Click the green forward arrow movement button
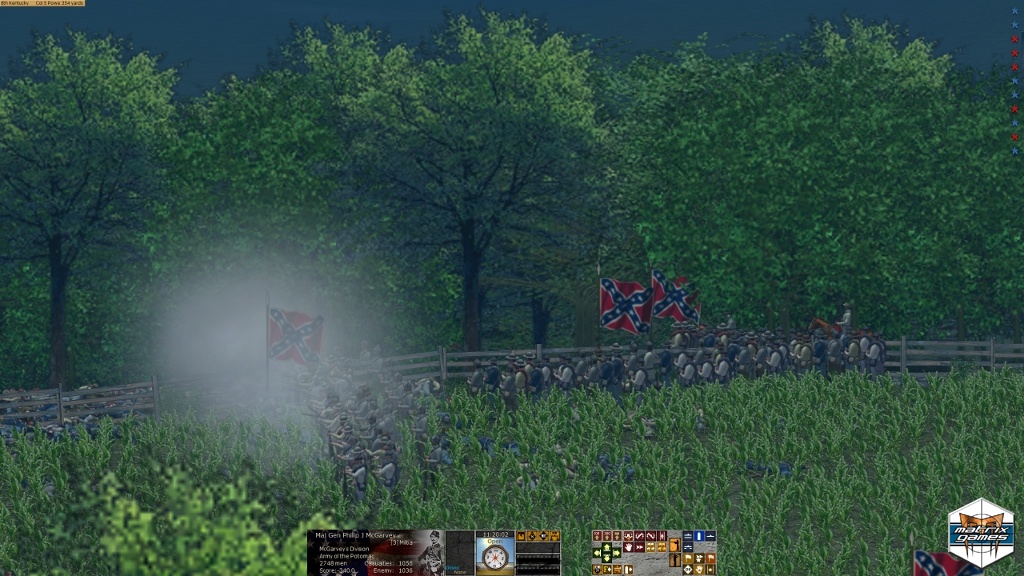 point(607,548)
